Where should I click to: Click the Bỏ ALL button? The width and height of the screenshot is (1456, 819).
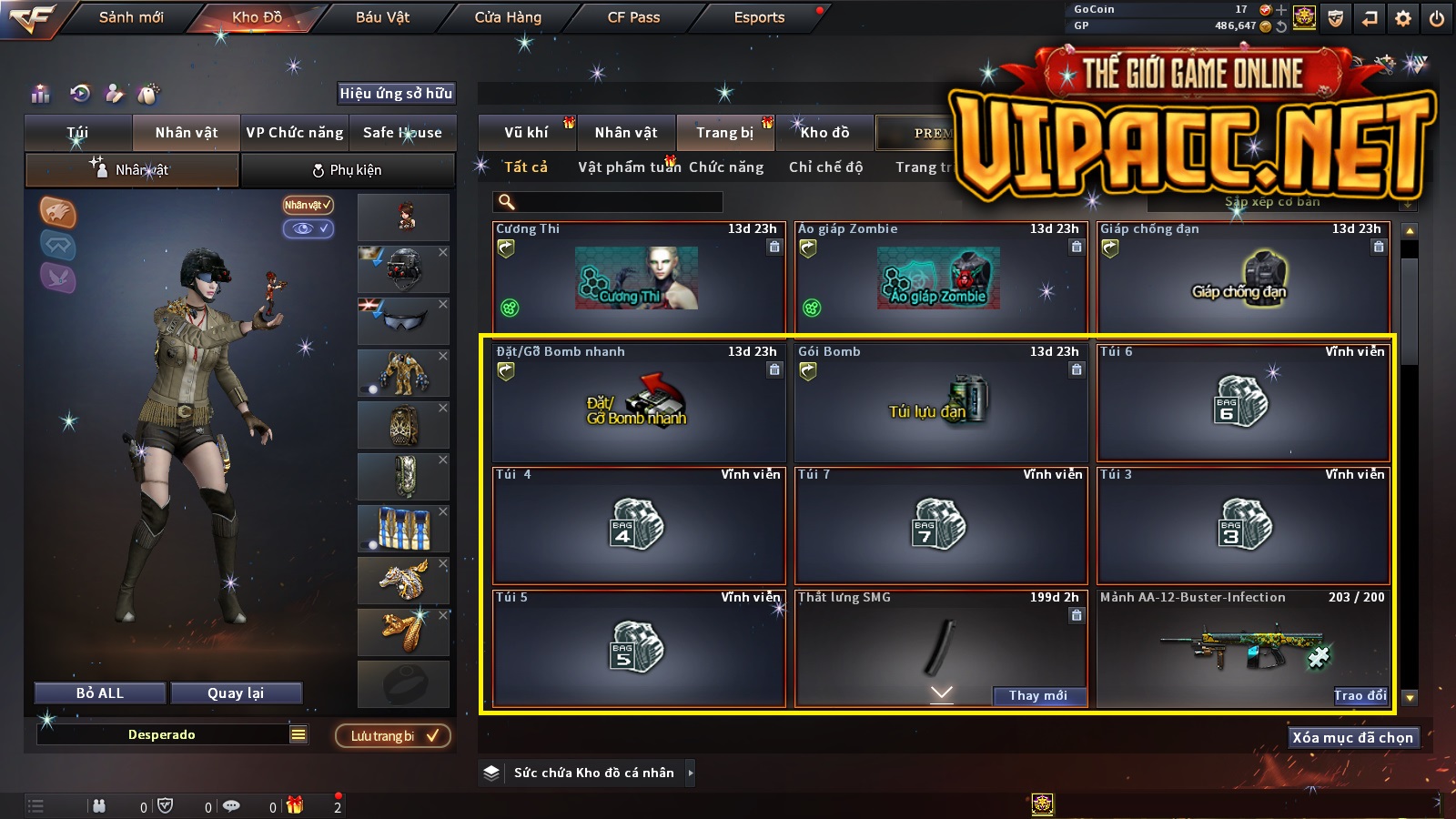coord(100,693)
